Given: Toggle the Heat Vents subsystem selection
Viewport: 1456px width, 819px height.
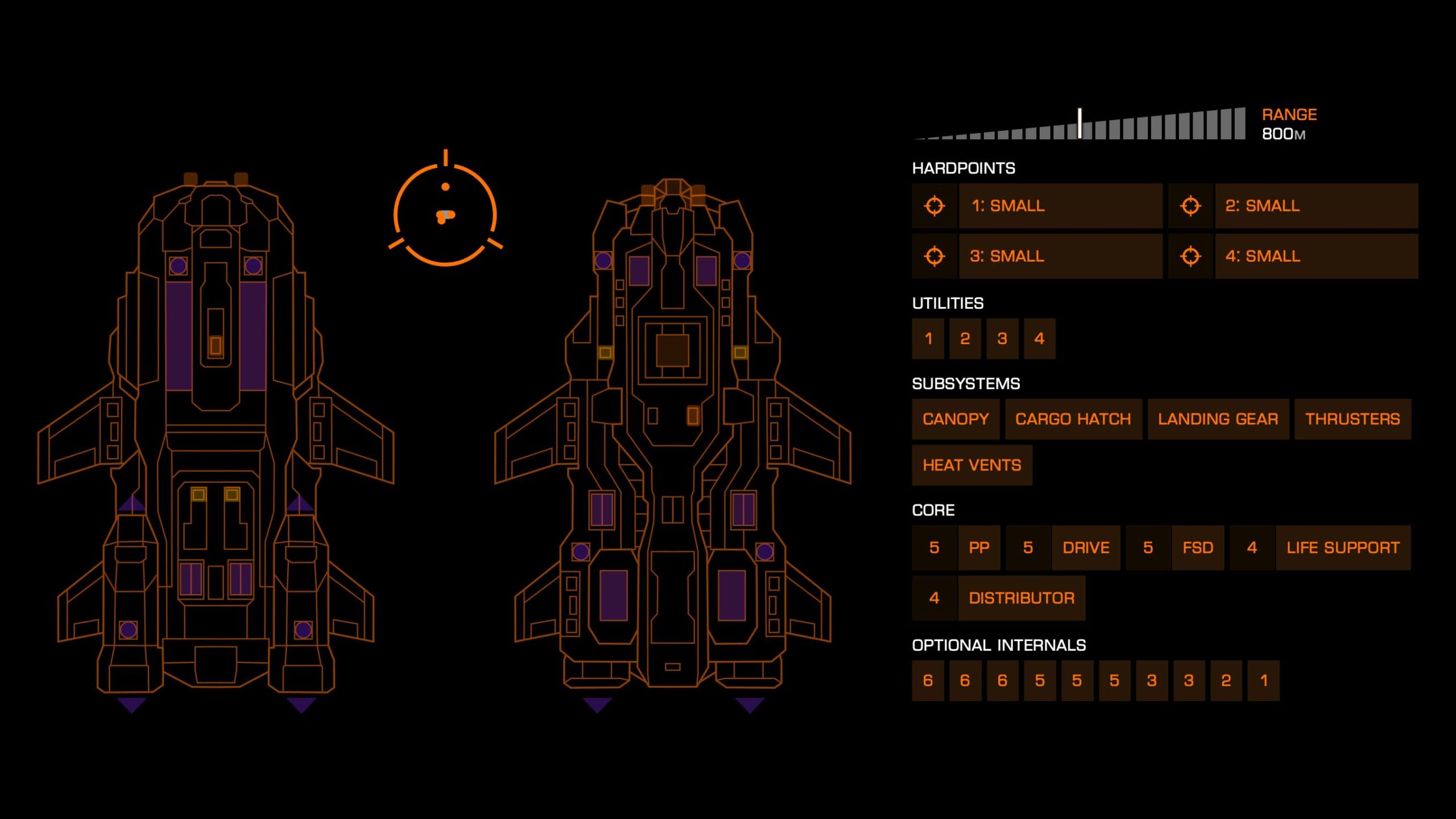Looking at the screenshot, I should pyautogui.click(x=972, y=465).
